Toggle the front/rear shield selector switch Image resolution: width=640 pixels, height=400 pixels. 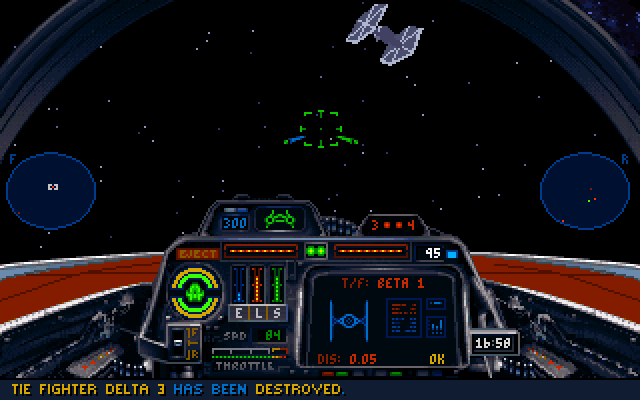[183, 342]
